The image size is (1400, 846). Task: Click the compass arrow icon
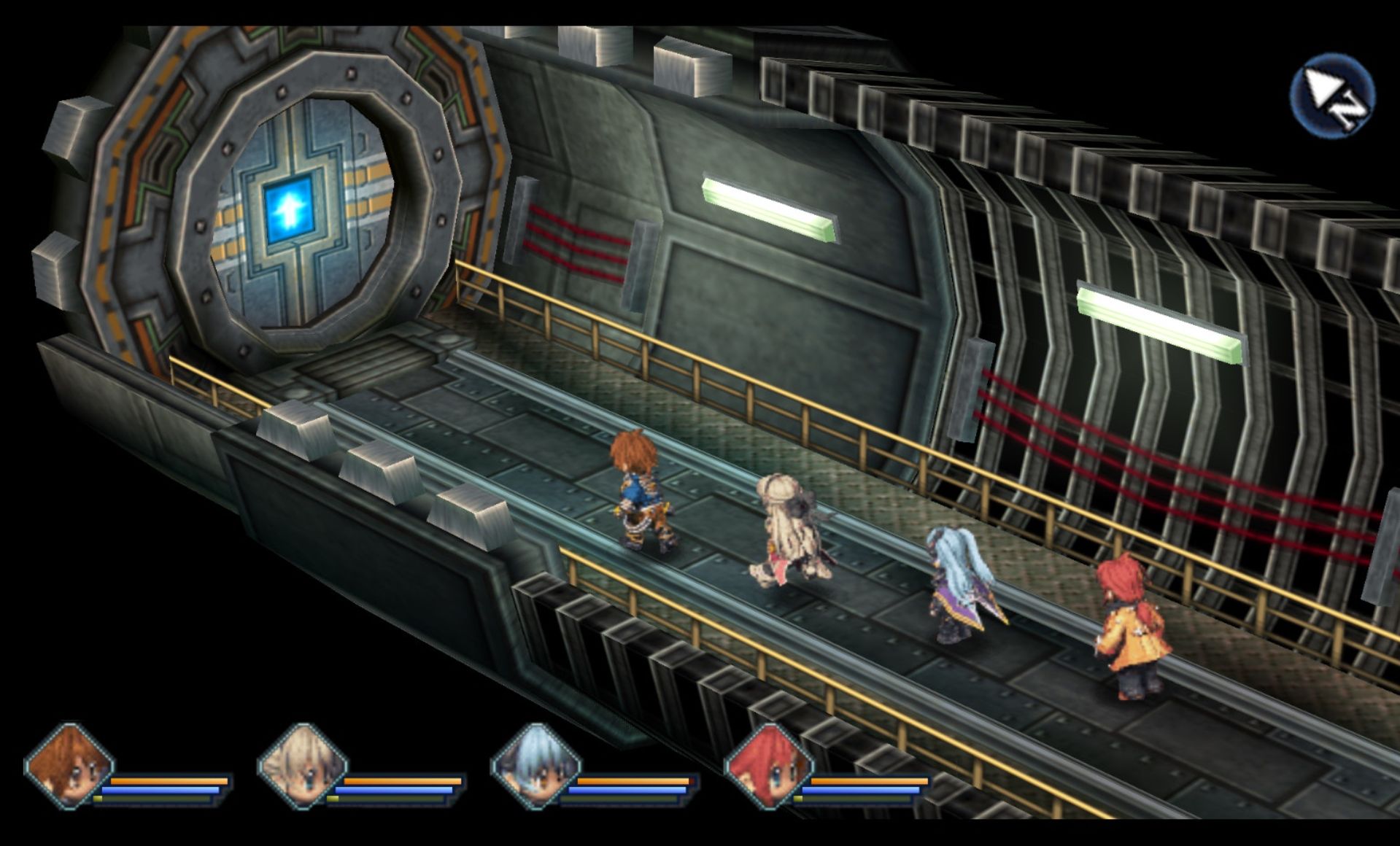tap(1332, 96)
